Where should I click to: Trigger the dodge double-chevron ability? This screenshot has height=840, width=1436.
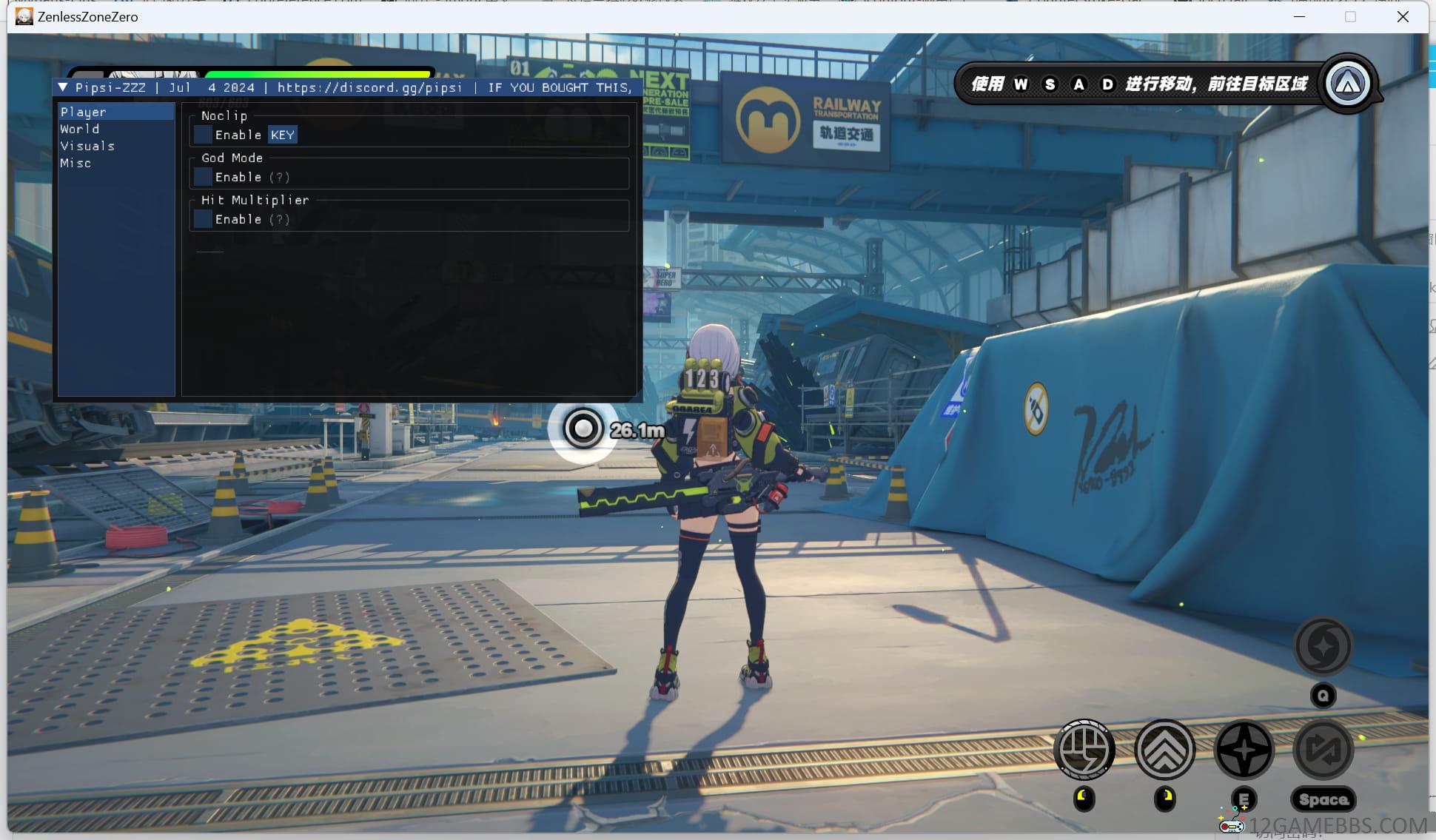point(1164,750)
